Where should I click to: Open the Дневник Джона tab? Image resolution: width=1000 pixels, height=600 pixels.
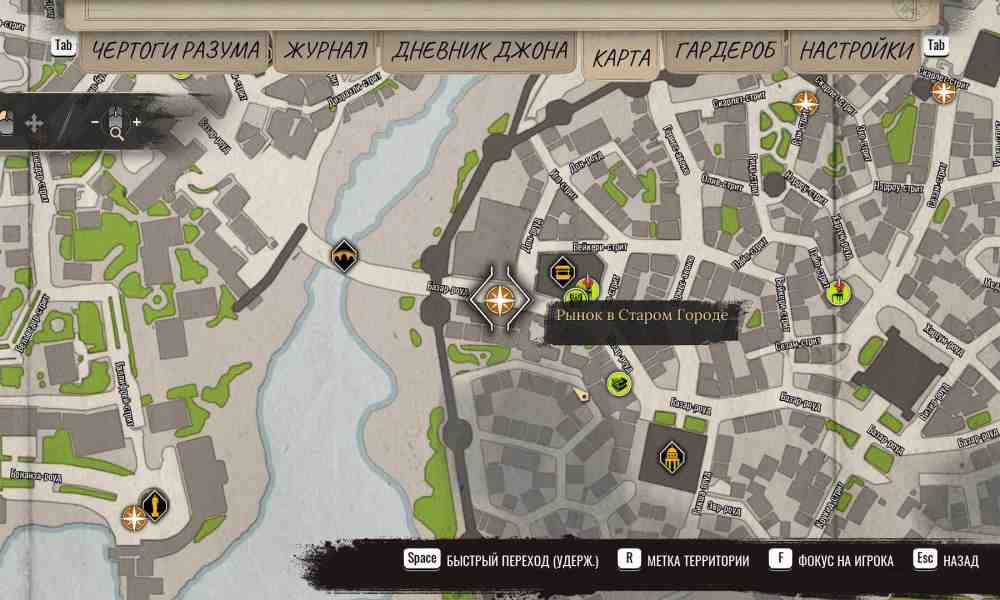tap(480, 51)
